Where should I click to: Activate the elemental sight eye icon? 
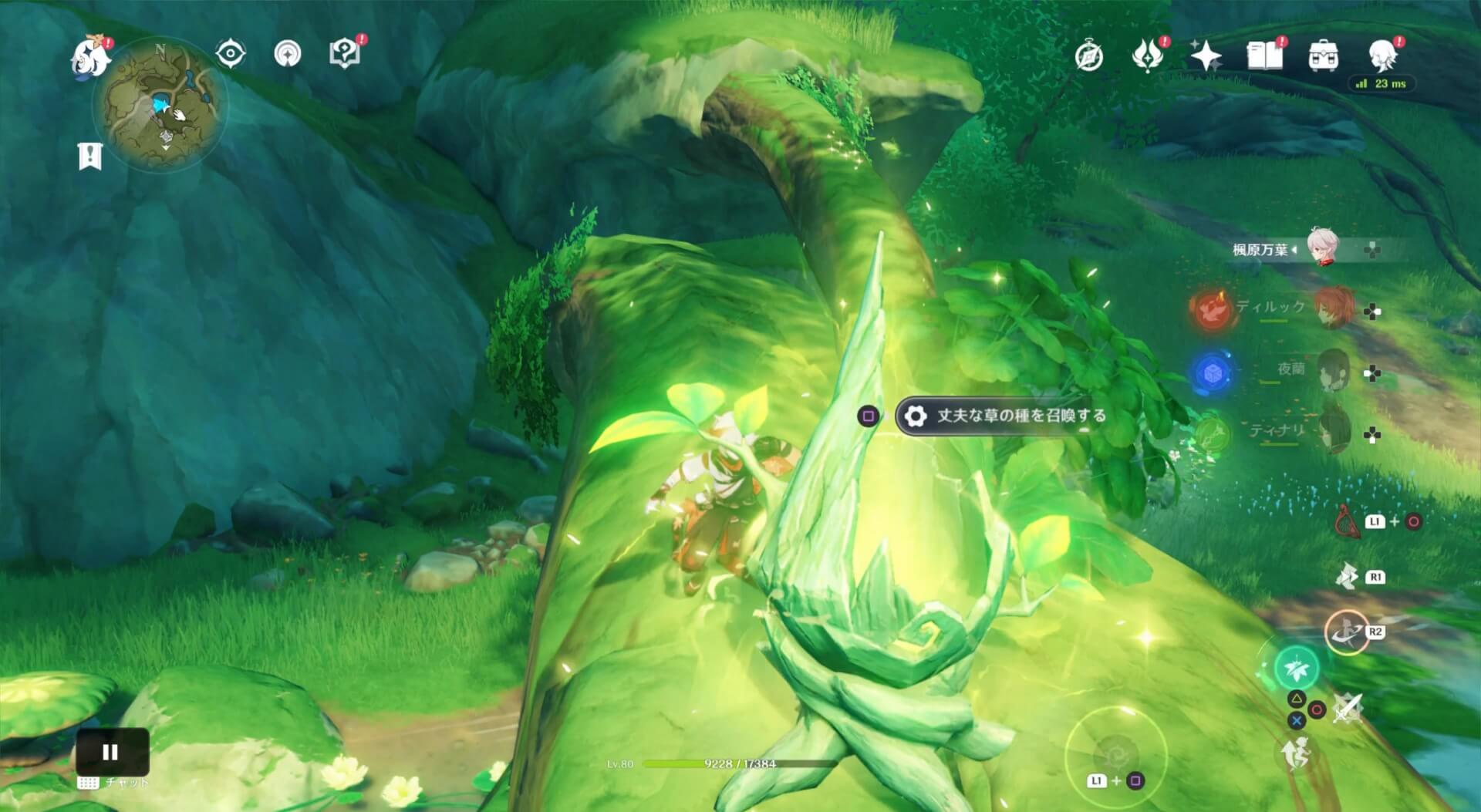point(230,54)
